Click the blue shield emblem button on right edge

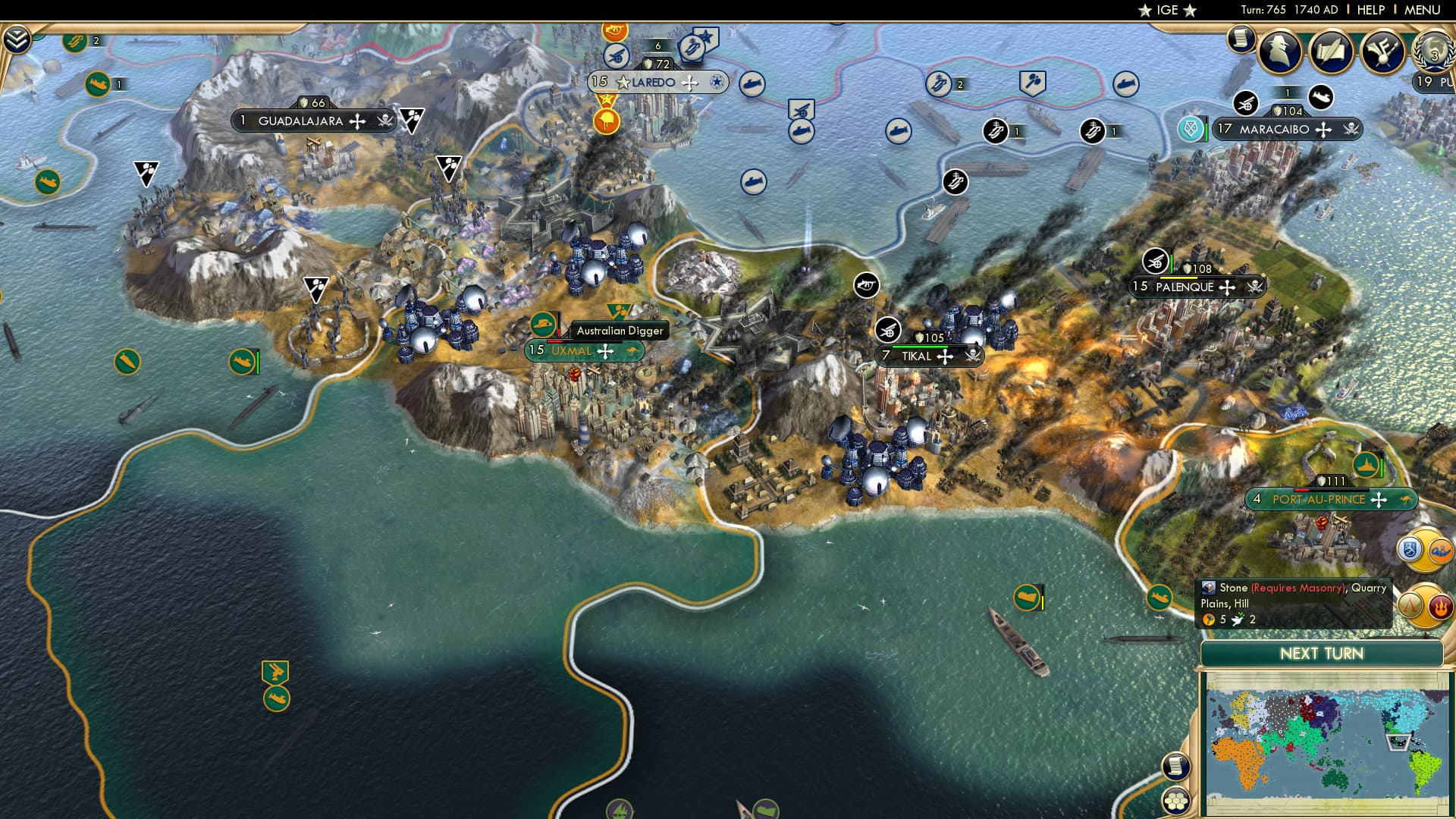(x=1409, y=551)
